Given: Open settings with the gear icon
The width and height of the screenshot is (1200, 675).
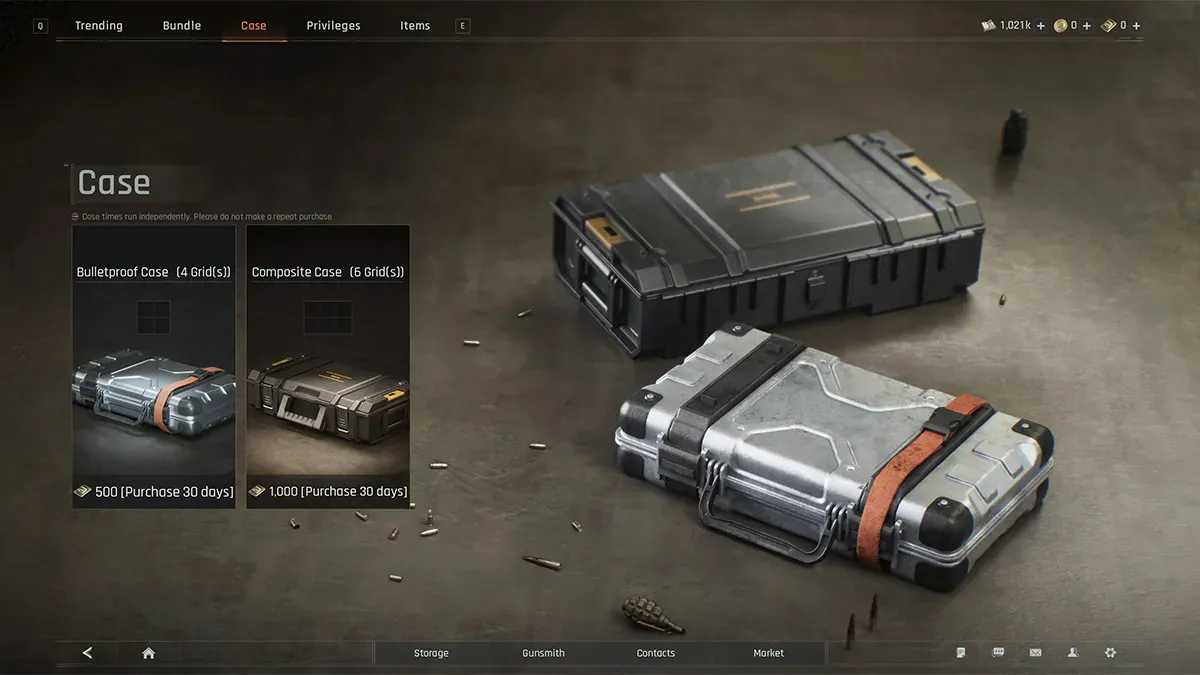Looking at the screenshot, I should click(x=1109, y=653).
